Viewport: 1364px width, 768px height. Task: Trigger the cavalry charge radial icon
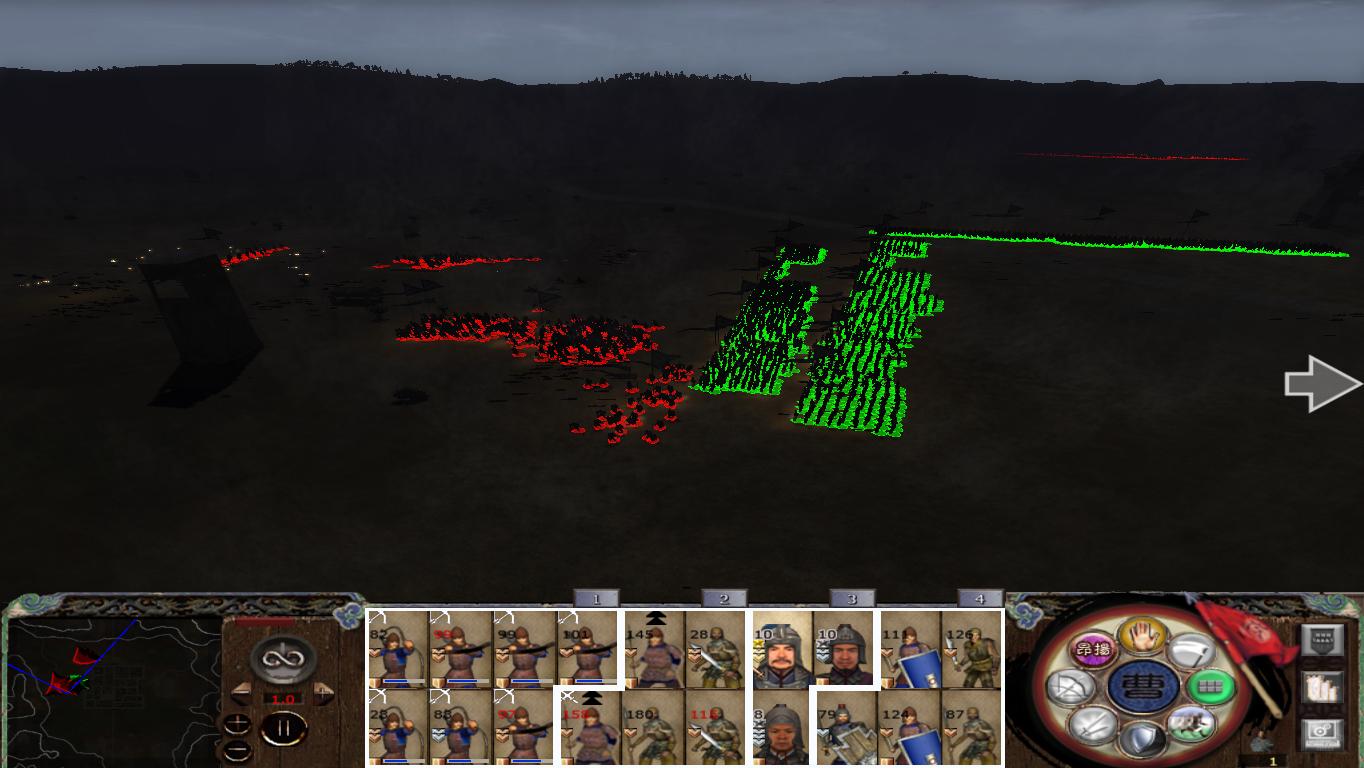tap(1192, 725)
